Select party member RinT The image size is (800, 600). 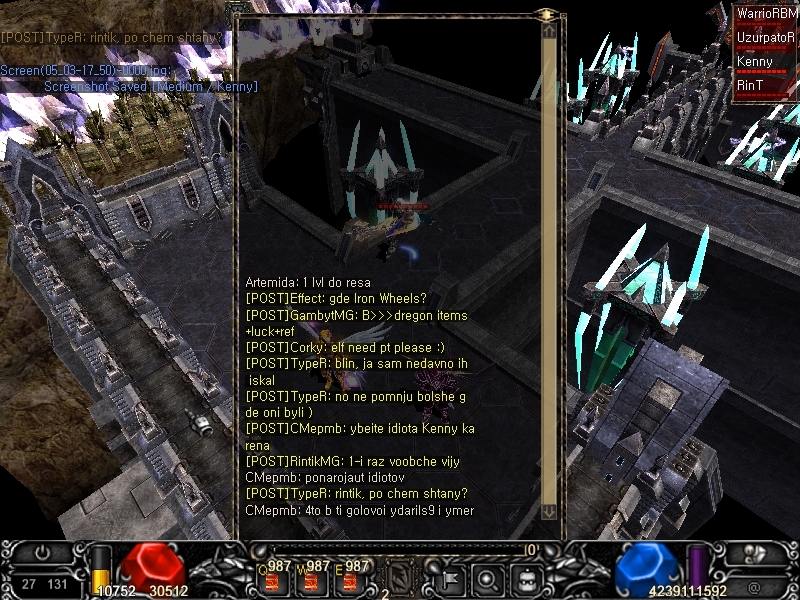pyautogui.click(x=767, y=86)
